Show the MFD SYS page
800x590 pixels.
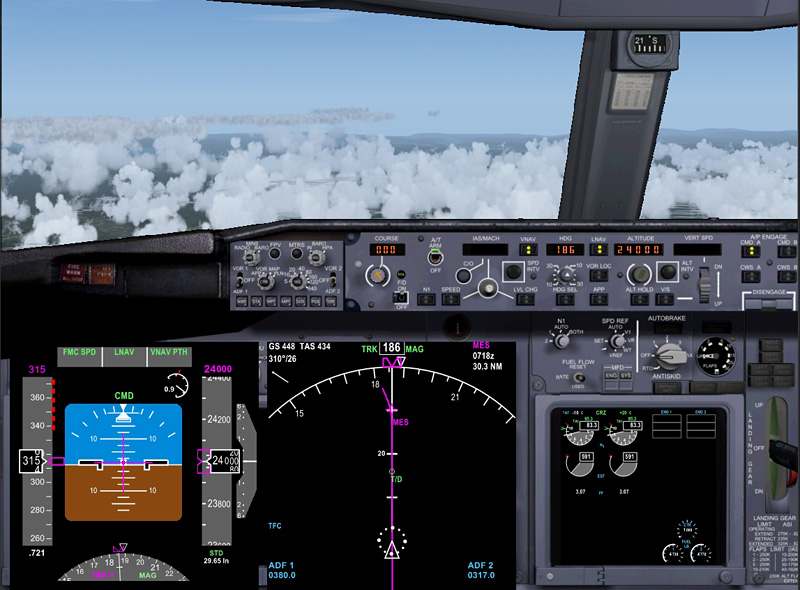tap(625, 374)
